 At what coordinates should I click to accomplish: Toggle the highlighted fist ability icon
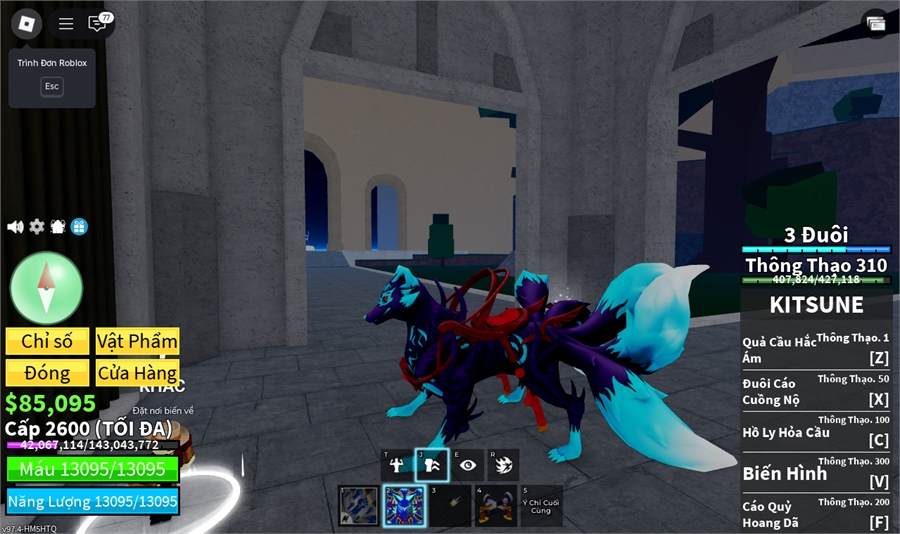432,465
